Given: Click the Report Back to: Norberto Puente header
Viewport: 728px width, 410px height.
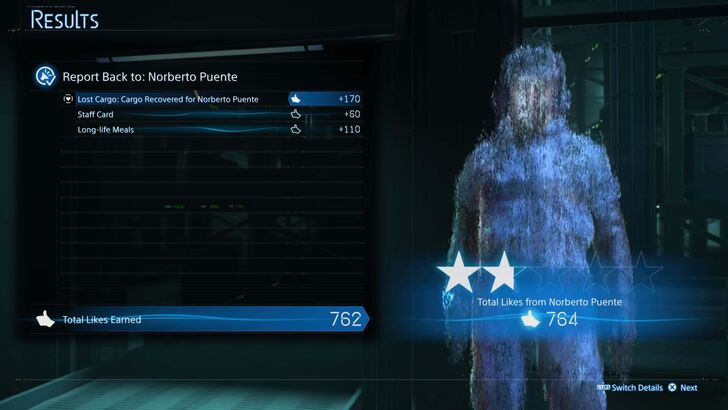Looking at the screenshot, I should click(150, 76).
